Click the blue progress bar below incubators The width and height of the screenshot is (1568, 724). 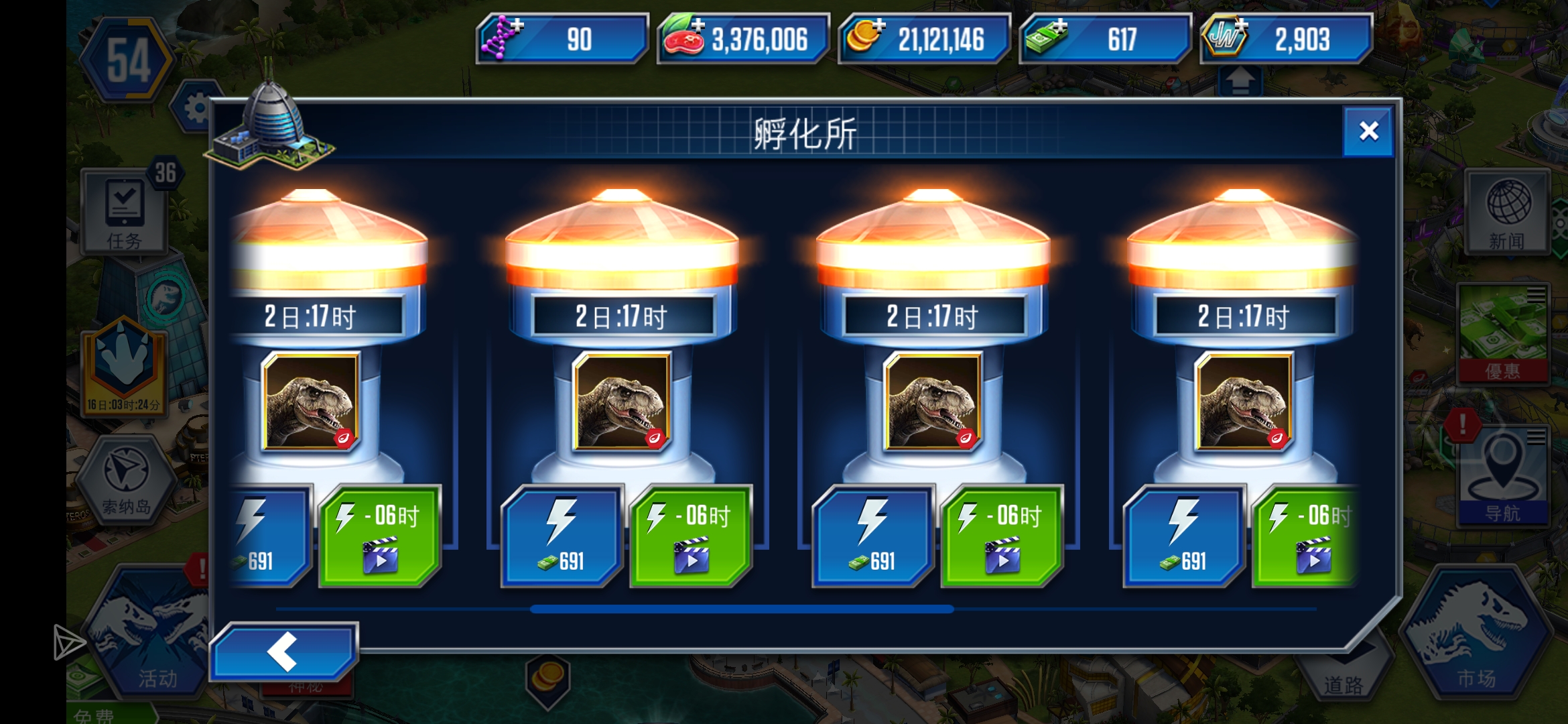click(x=740, y=609)
